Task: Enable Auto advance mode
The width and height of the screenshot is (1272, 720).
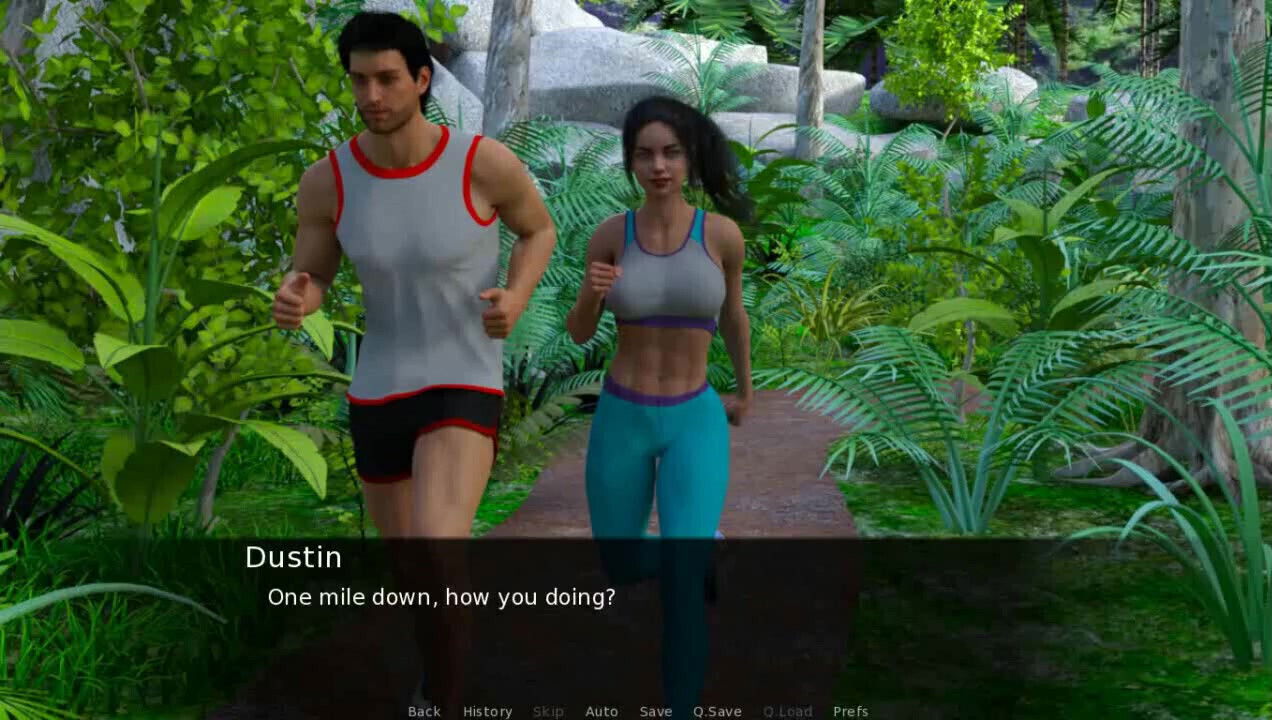Action: click(x=601, y=711)
